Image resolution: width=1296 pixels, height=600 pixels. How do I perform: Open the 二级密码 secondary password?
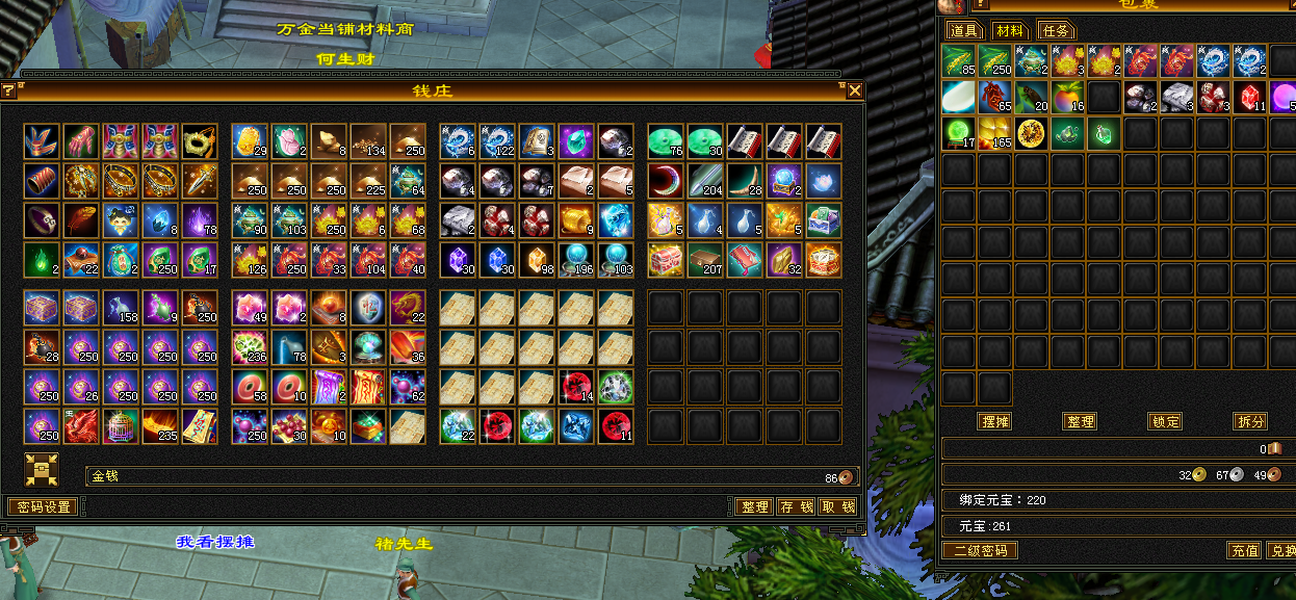(980, 550)
